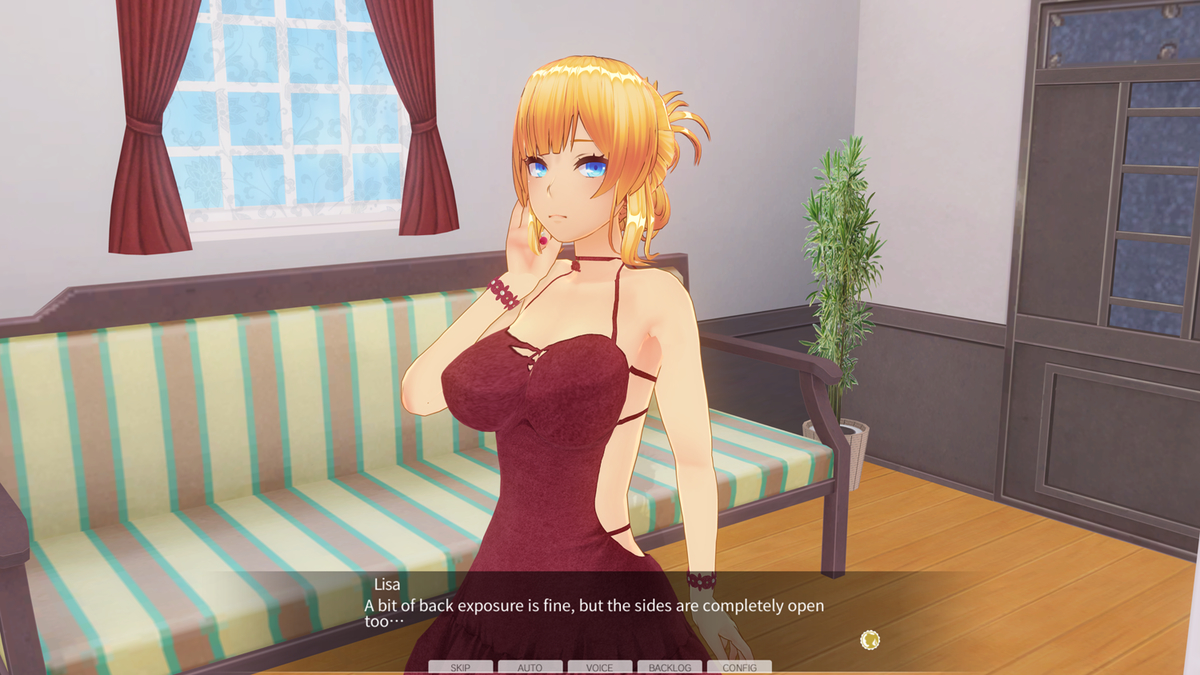Screen dimensions: 1200x675
Task: Open the CONFIG settings
Action: [x=739, y=667]
